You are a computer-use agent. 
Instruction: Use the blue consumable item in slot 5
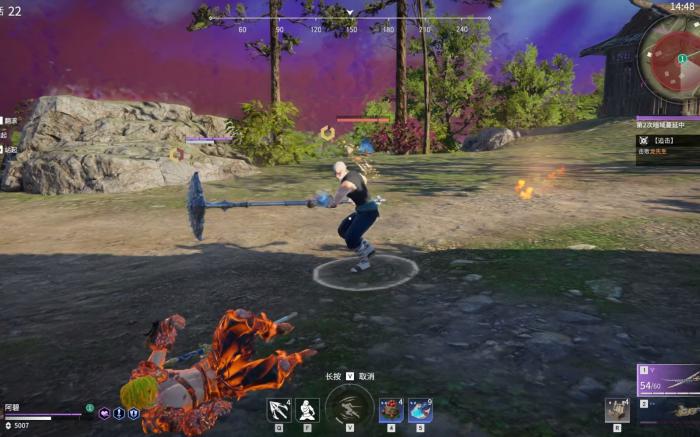(420, 409)
